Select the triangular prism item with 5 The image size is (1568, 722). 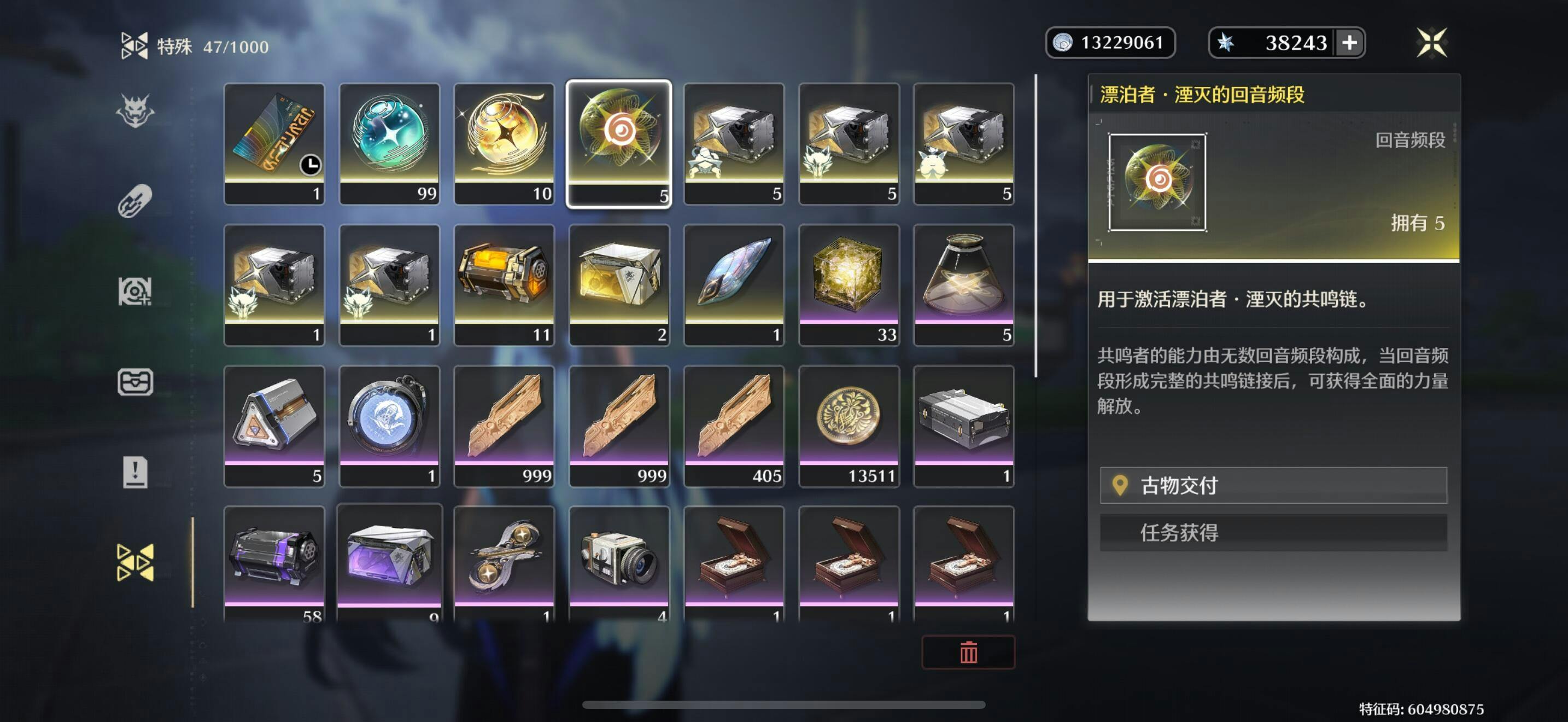click(x=274, y=426)
